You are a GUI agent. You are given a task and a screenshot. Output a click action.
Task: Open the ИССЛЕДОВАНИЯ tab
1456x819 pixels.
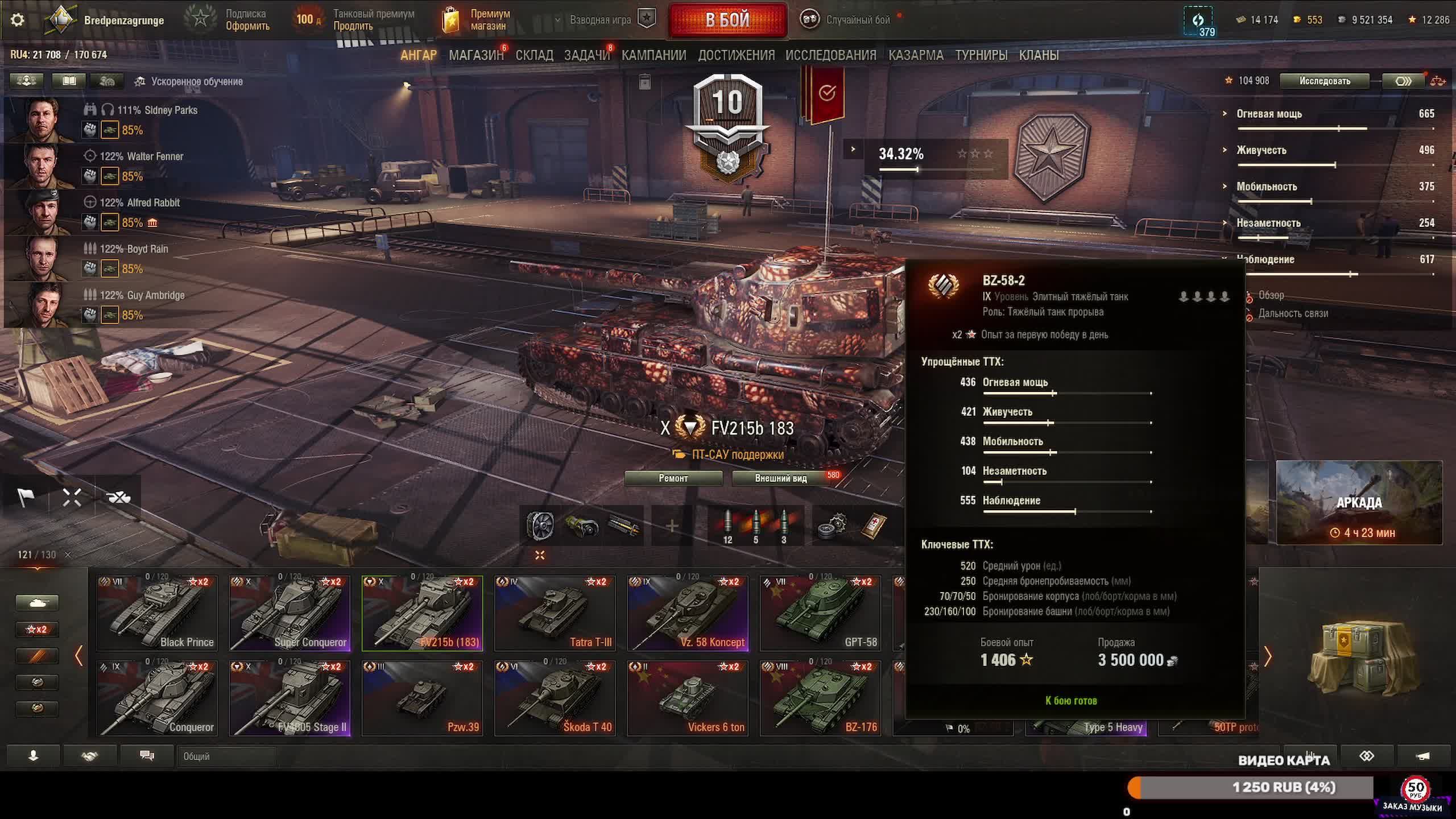(x=831, y=55)
